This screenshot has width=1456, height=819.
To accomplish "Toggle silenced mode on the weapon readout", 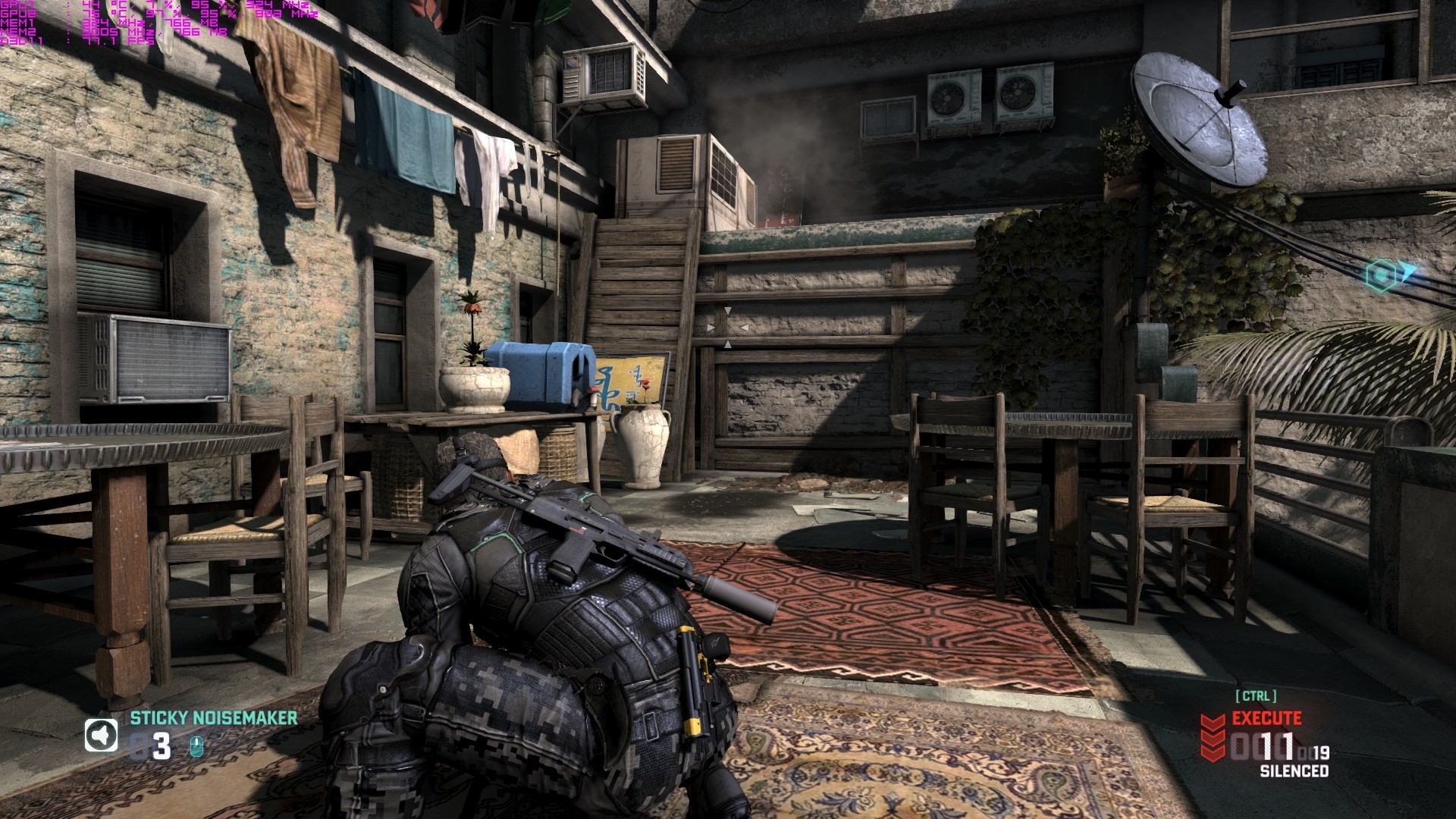I will click(1294, 769).
